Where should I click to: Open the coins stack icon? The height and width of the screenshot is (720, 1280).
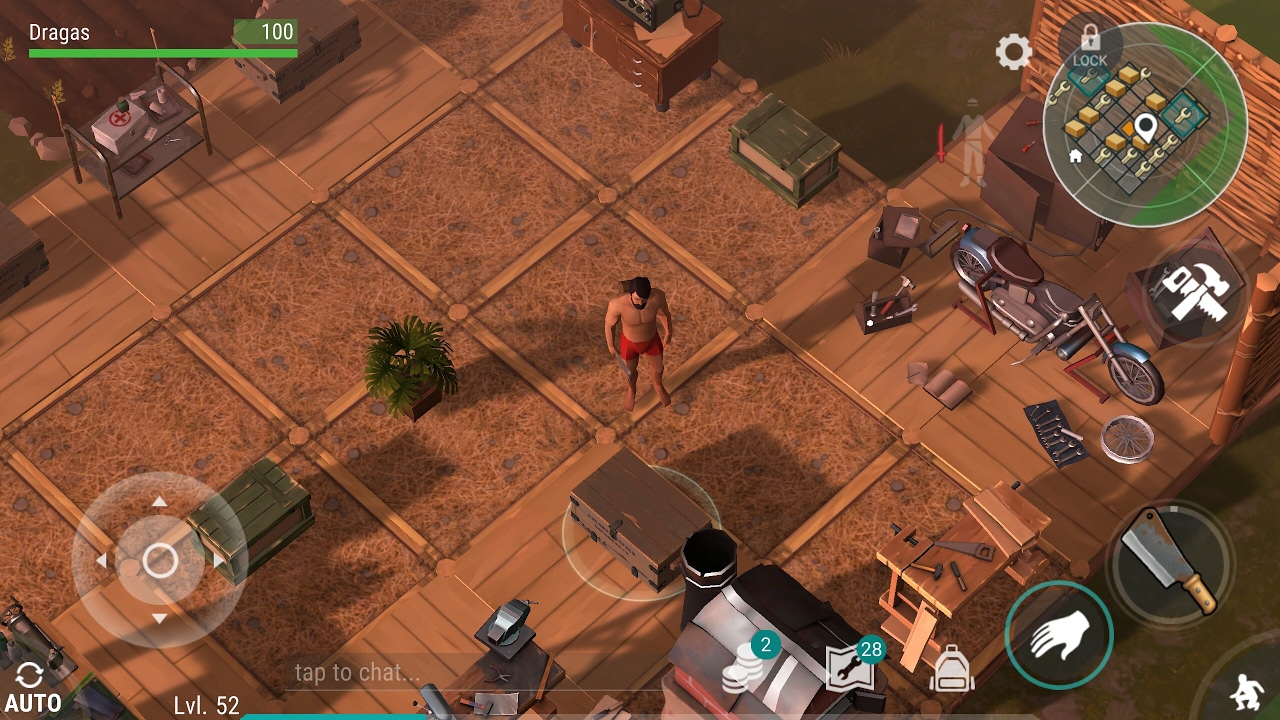click(743, 666)
